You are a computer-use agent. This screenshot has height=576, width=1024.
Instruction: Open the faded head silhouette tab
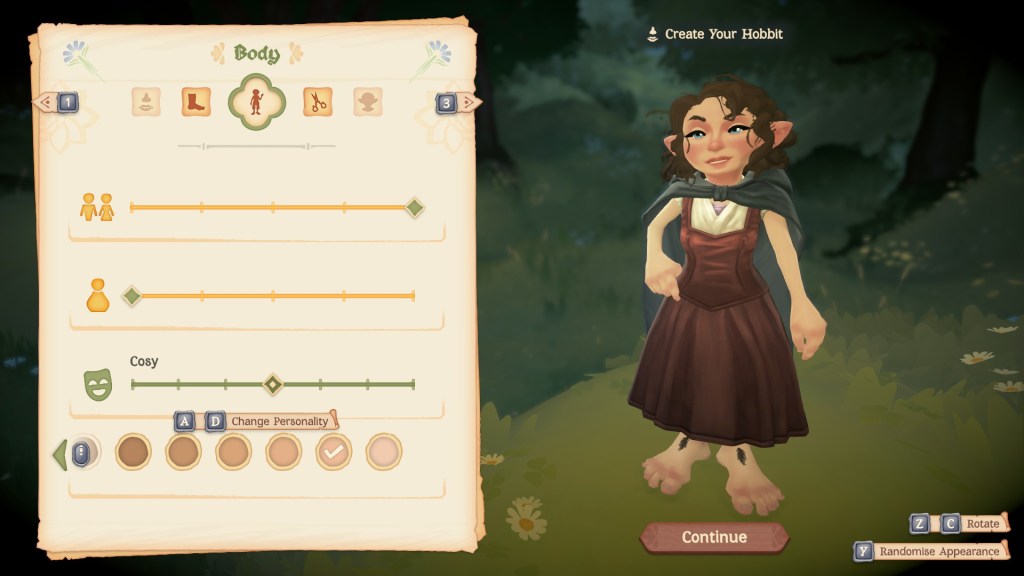pos(368,101)
